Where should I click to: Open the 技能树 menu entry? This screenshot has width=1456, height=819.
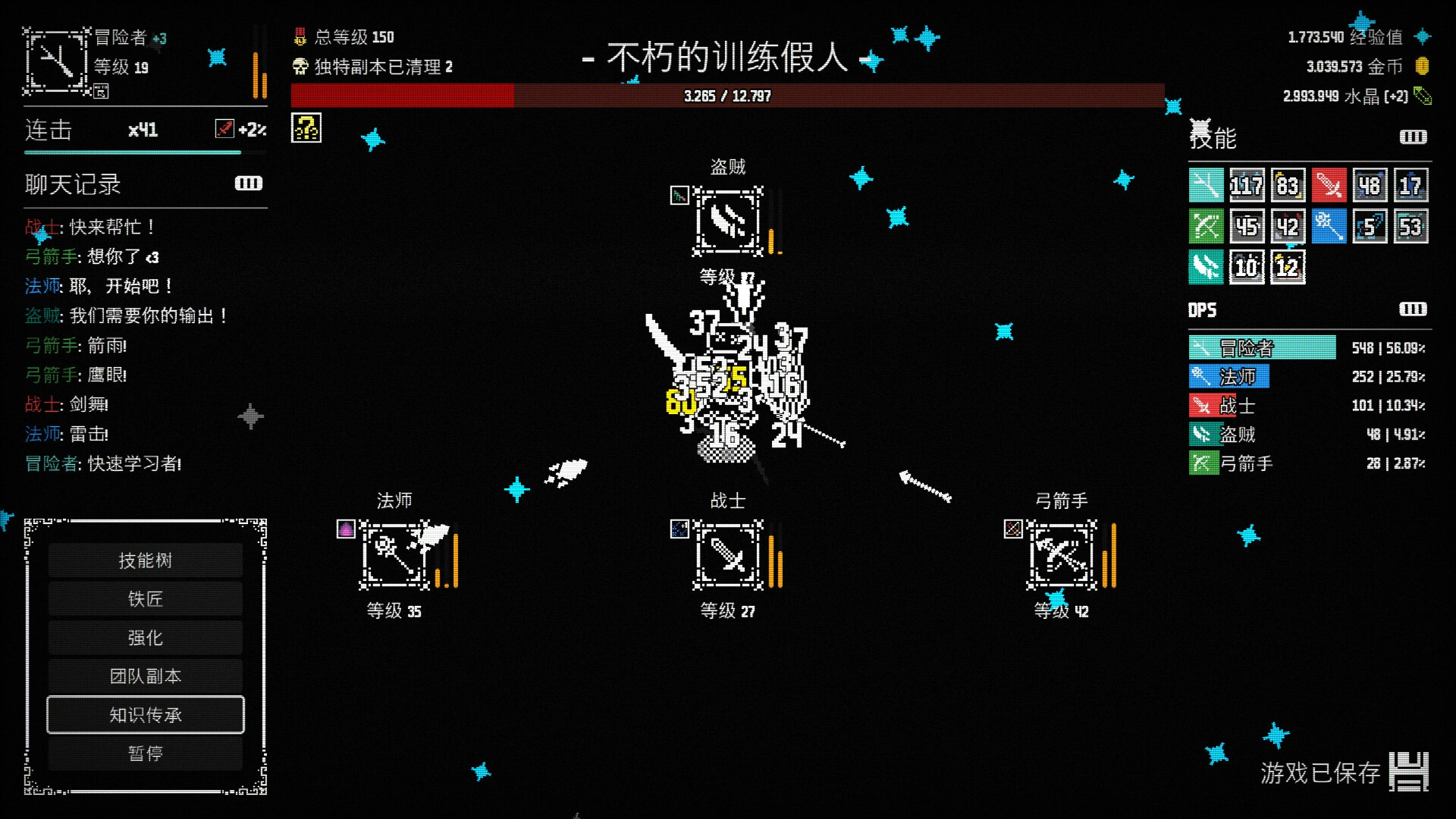(145, 560)
